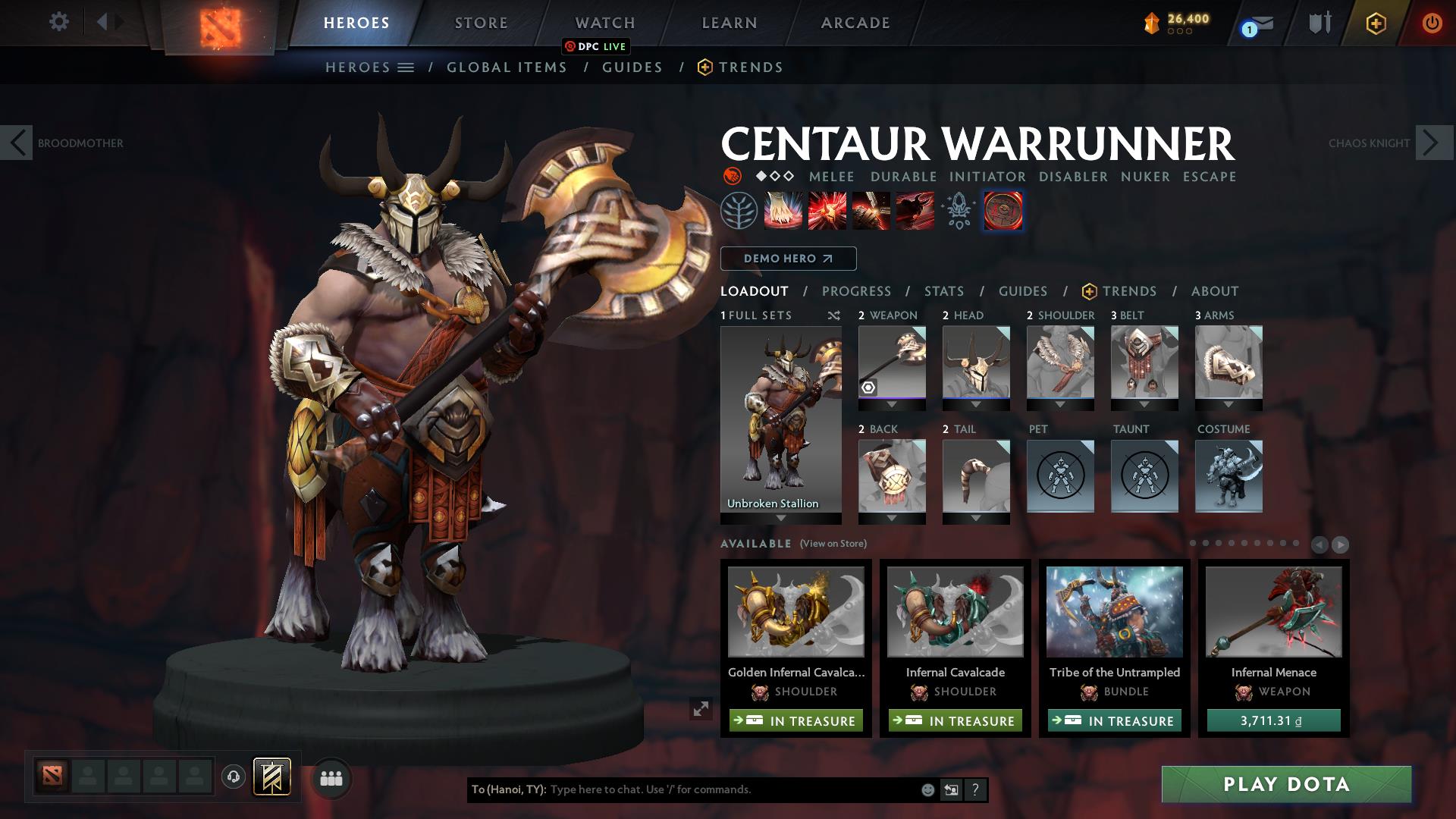Show the hero Stats tab
1456x819 pixels.
pos(943,291)
